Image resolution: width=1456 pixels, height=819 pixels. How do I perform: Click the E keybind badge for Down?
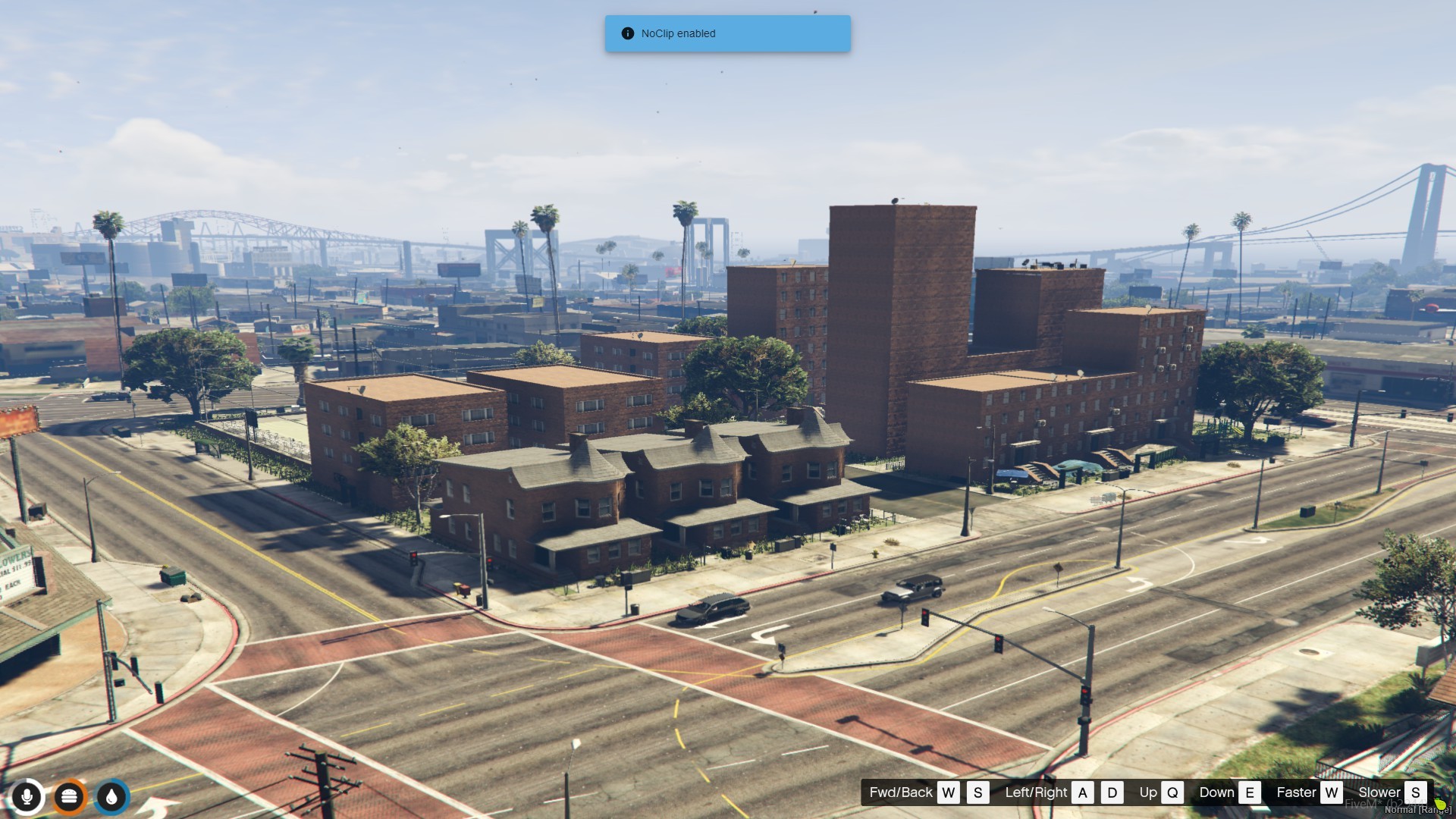[x=1250, y=792]
